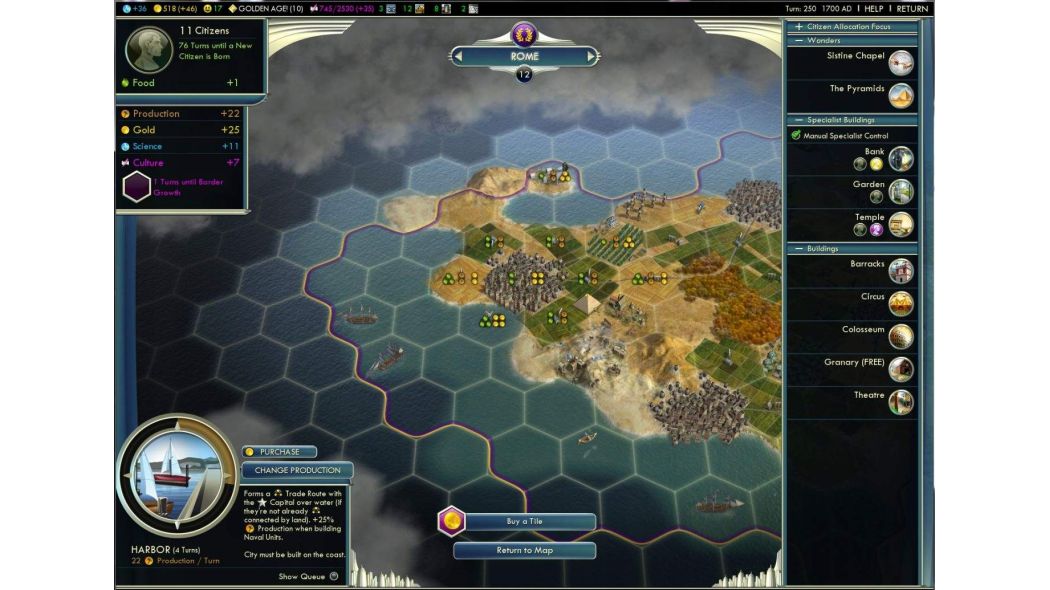This screenshot has height=590, width=1050.
Task: Click the Return button in the top bar
Action: 912,9
